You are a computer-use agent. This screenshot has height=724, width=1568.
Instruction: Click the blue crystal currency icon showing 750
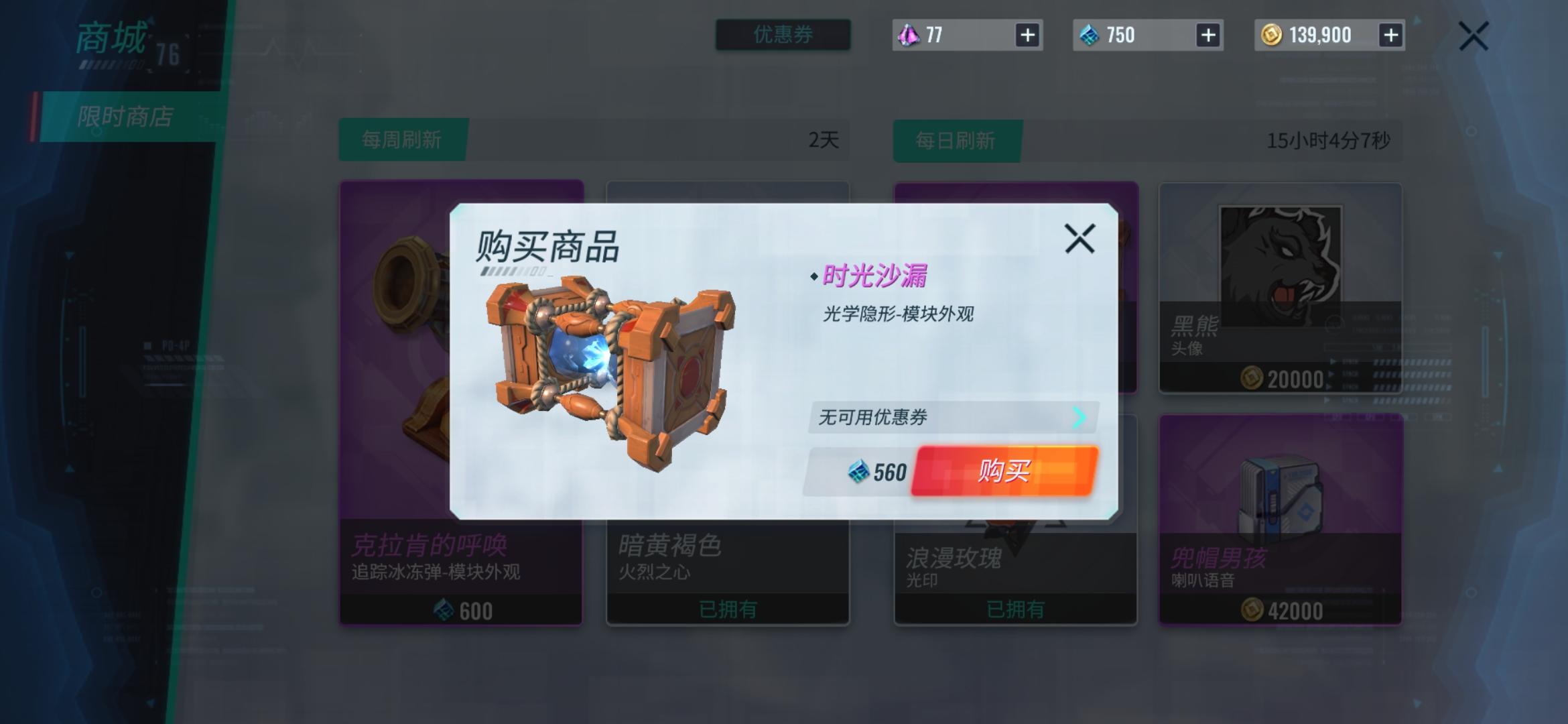(x=1088, y=35)
